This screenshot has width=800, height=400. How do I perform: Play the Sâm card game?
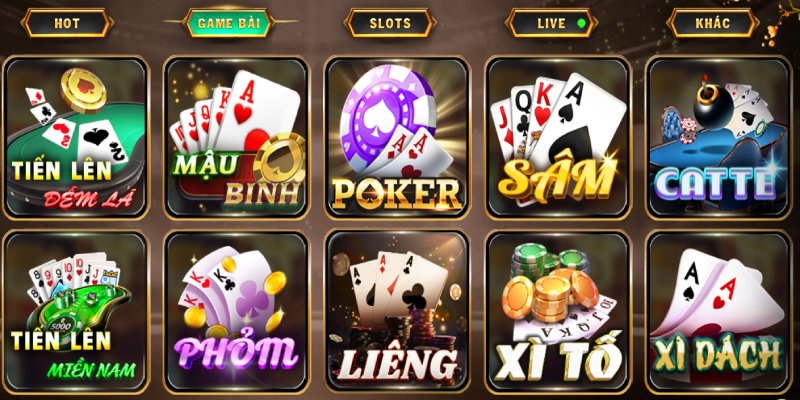(557, 136)
